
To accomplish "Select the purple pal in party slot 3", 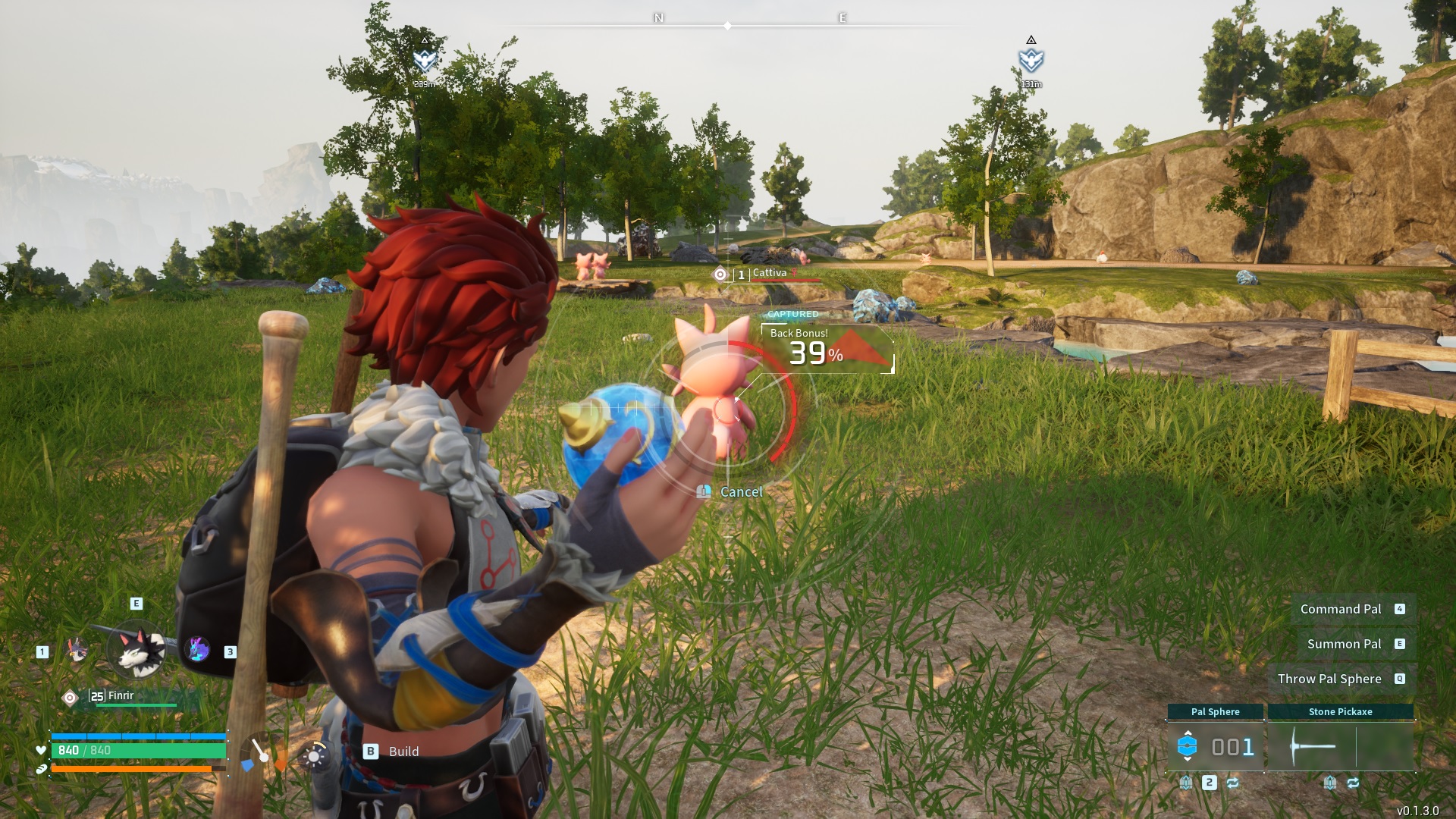I will 197,648.
